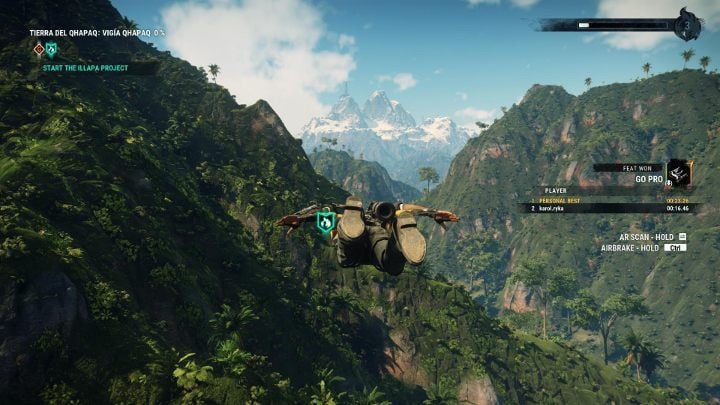Select the green shield waypoint marker
The image size is (720, 405).
coord(325,222)
